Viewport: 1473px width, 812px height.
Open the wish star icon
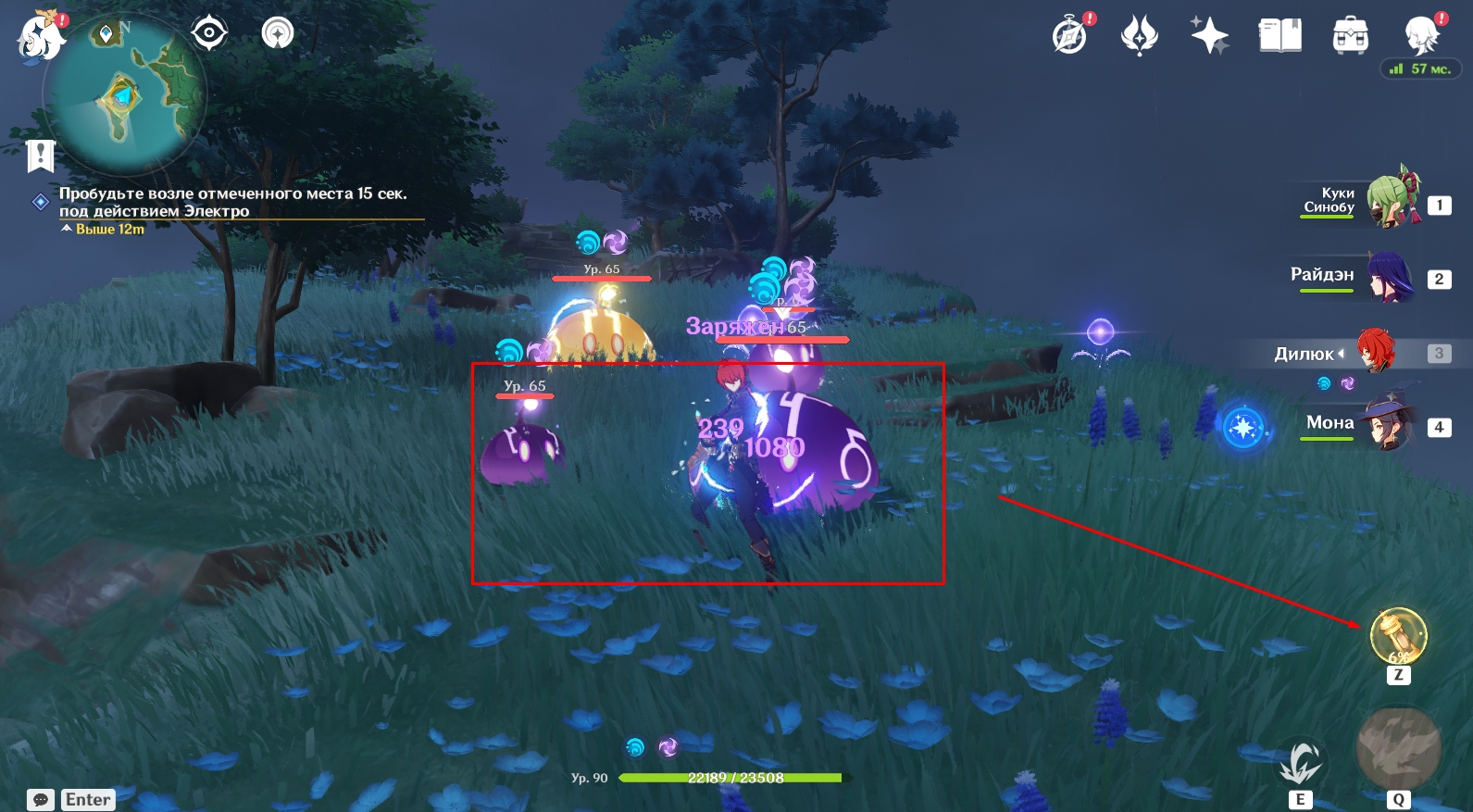coord(1209,36)
